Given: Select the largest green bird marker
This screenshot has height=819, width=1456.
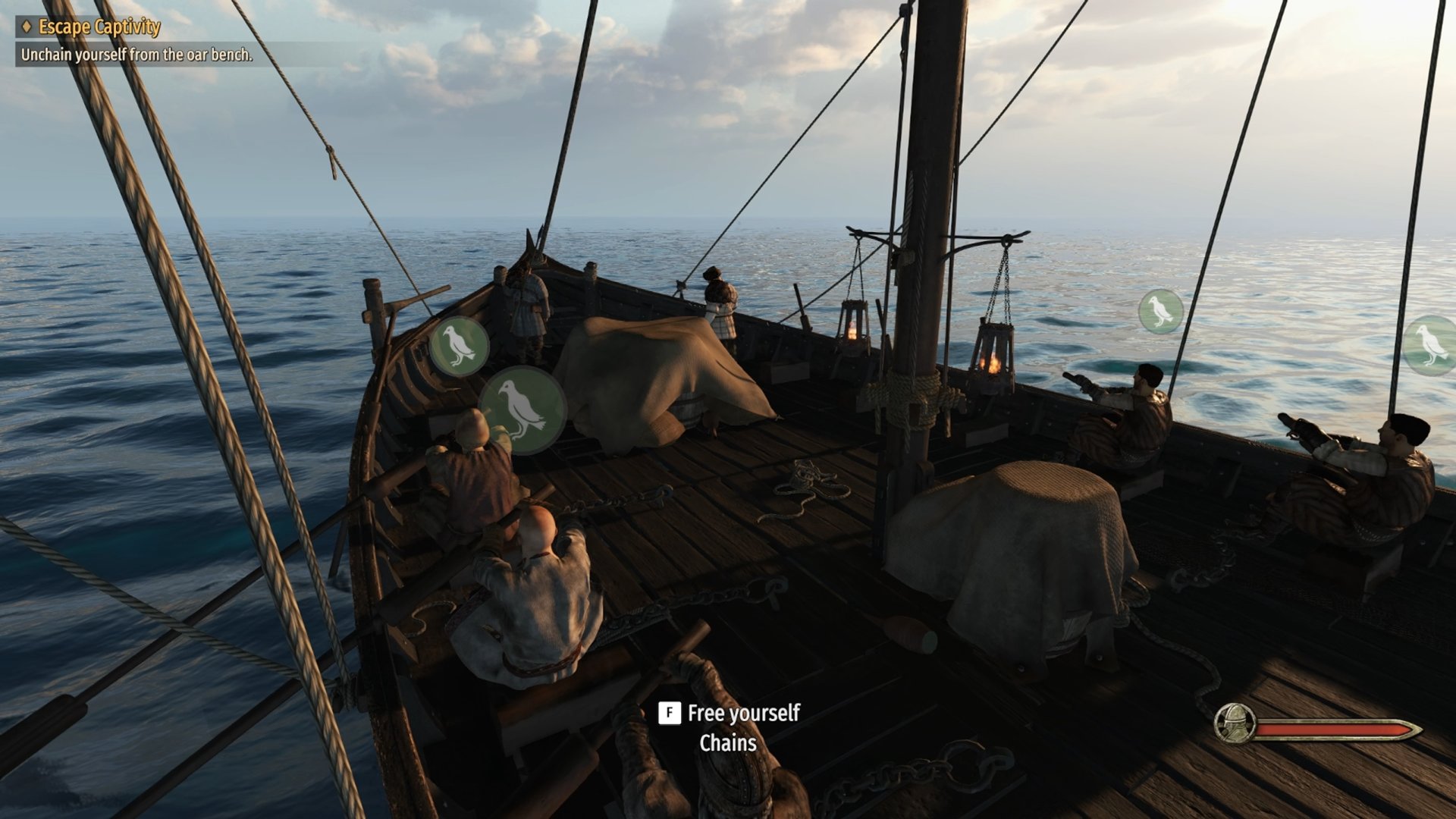Looking at the screenshot, I should point(522,410).
